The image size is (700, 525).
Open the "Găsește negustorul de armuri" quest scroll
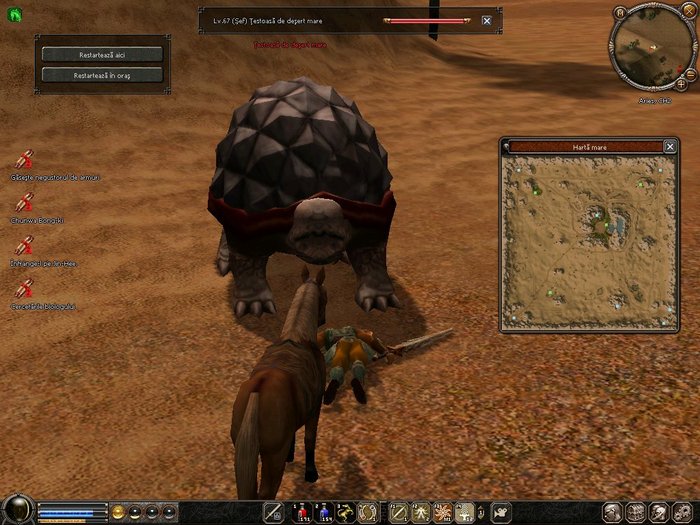(x=25, y=159)
